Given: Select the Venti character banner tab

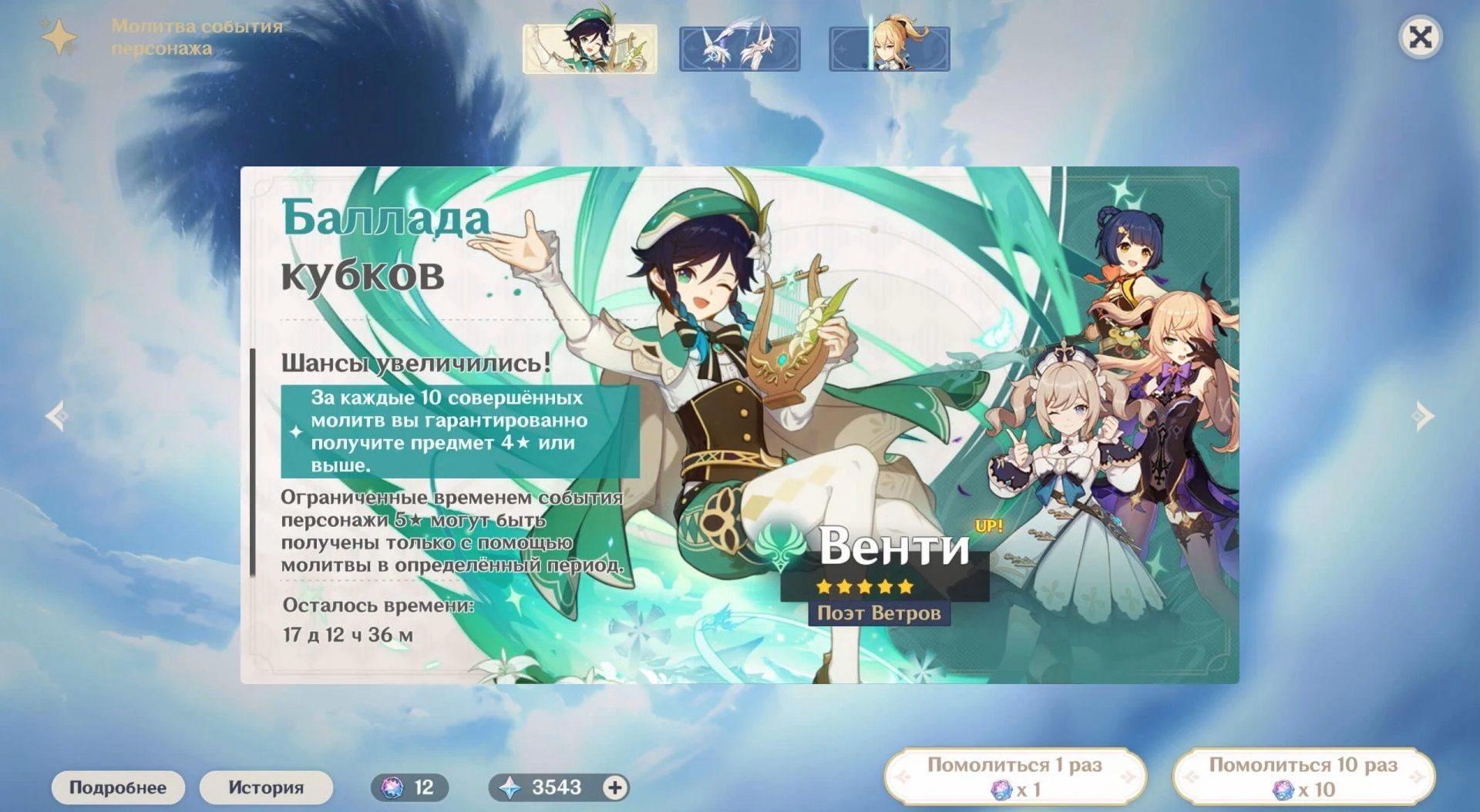Looking at the screenshot, I should [590, 49].
